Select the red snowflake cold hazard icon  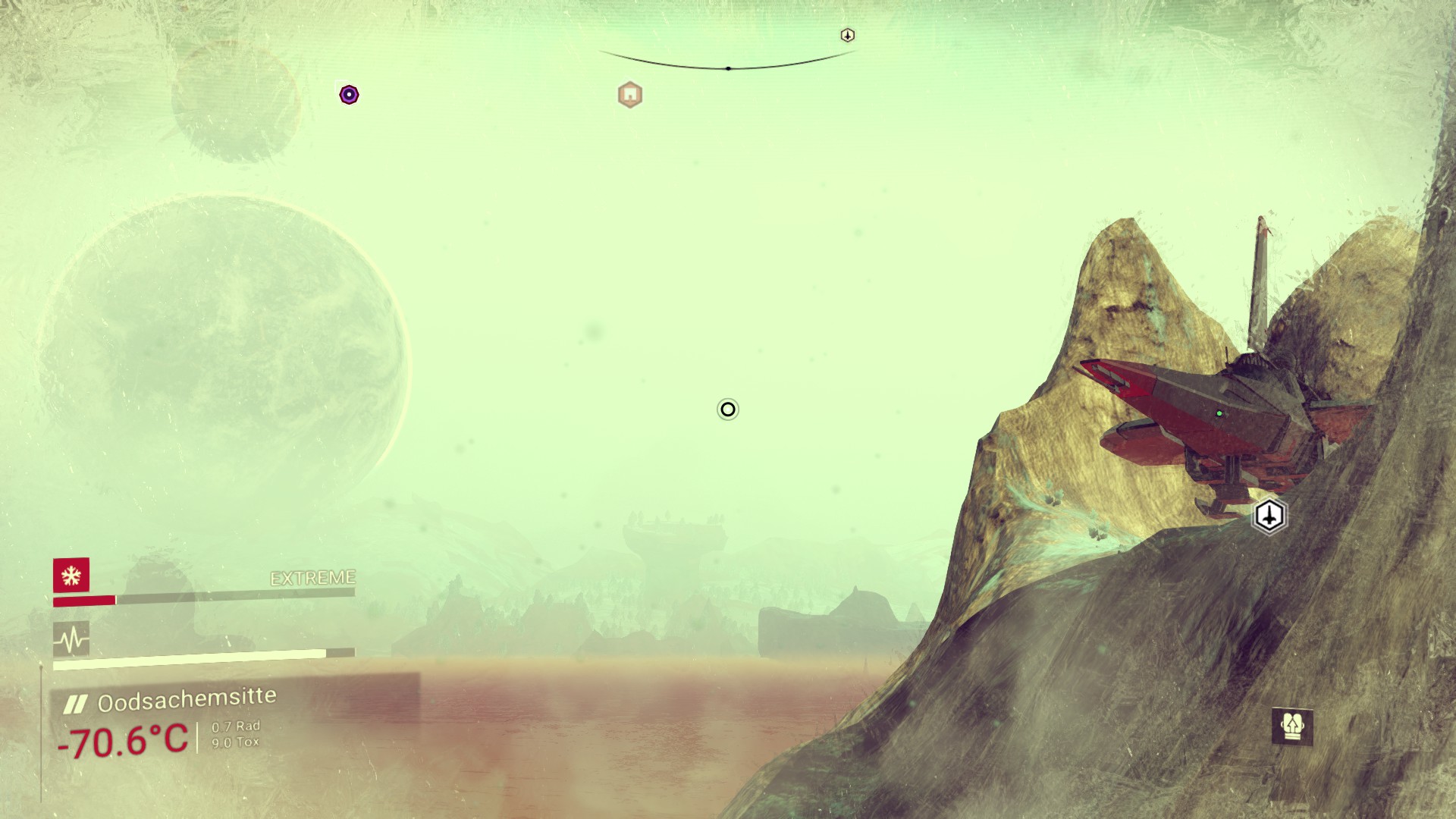[x=71, y=575]
